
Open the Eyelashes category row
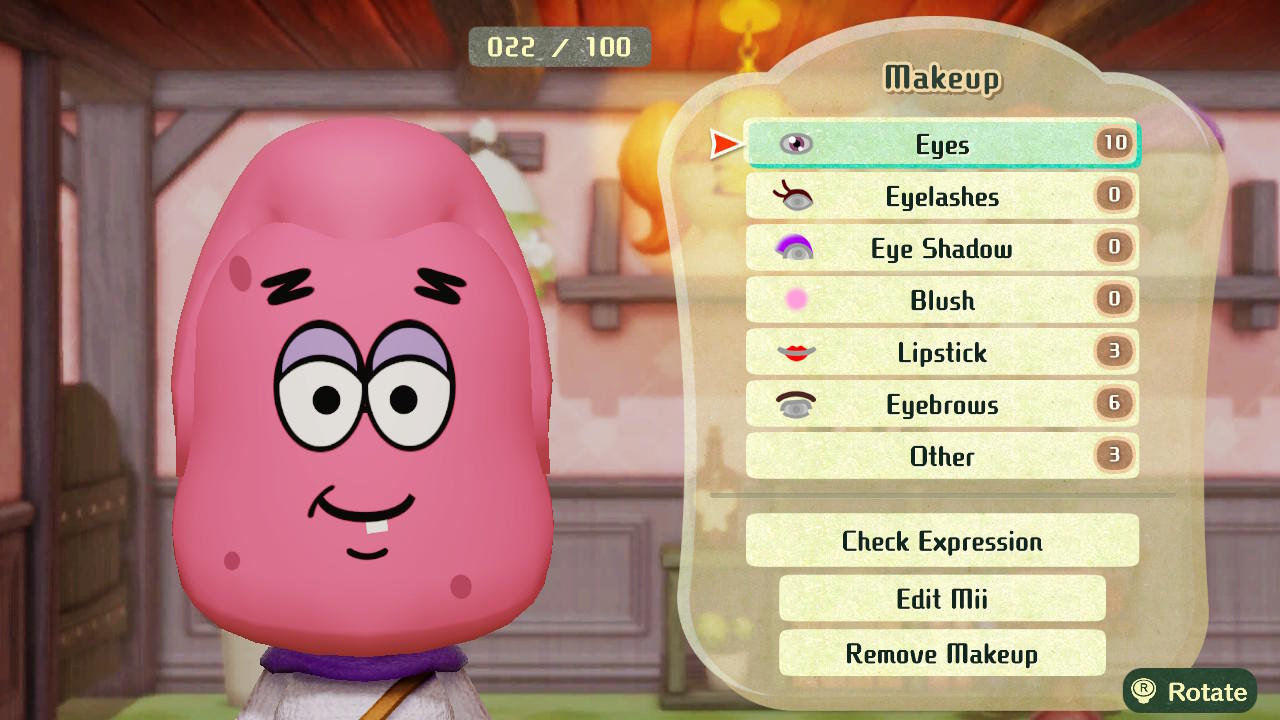940,196
